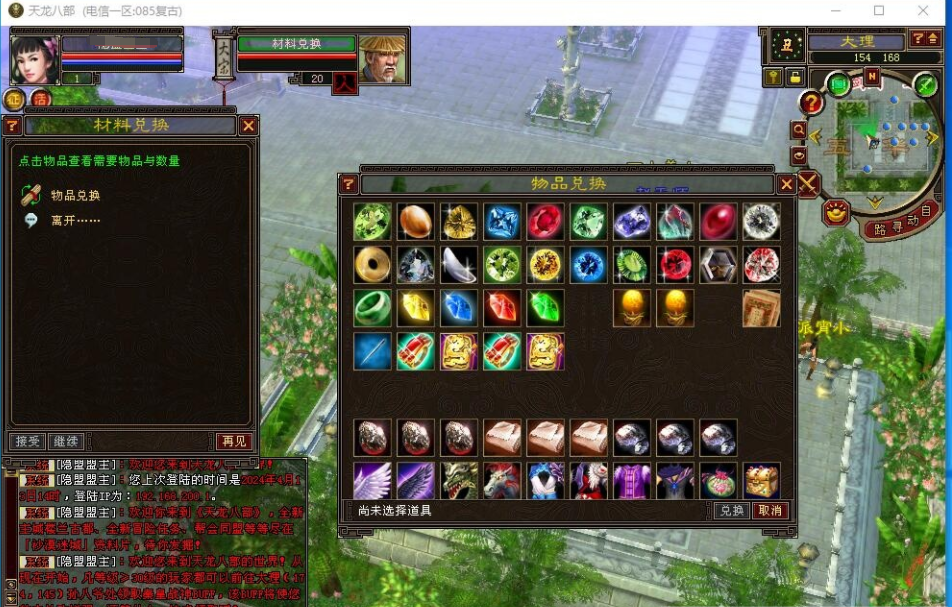Open help for the 物品兑换 window
The image size is (952, 607).
[x=348, y=184]
